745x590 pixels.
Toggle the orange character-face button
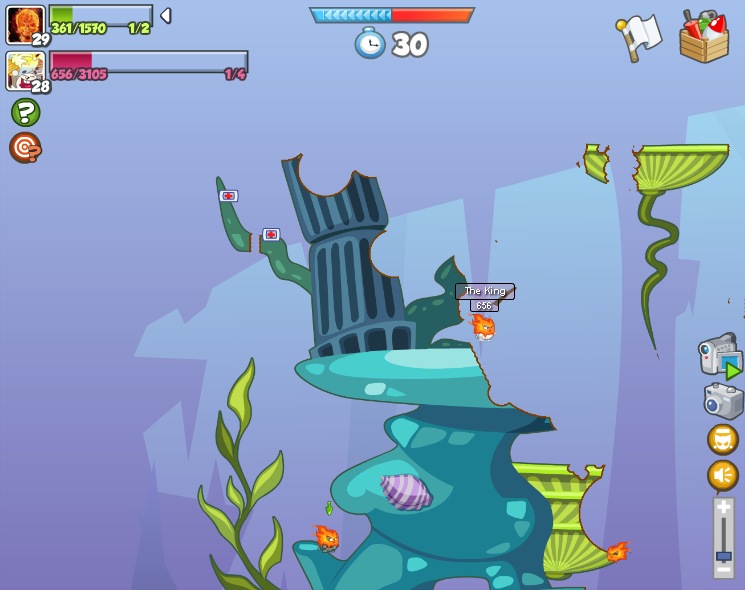722,439
